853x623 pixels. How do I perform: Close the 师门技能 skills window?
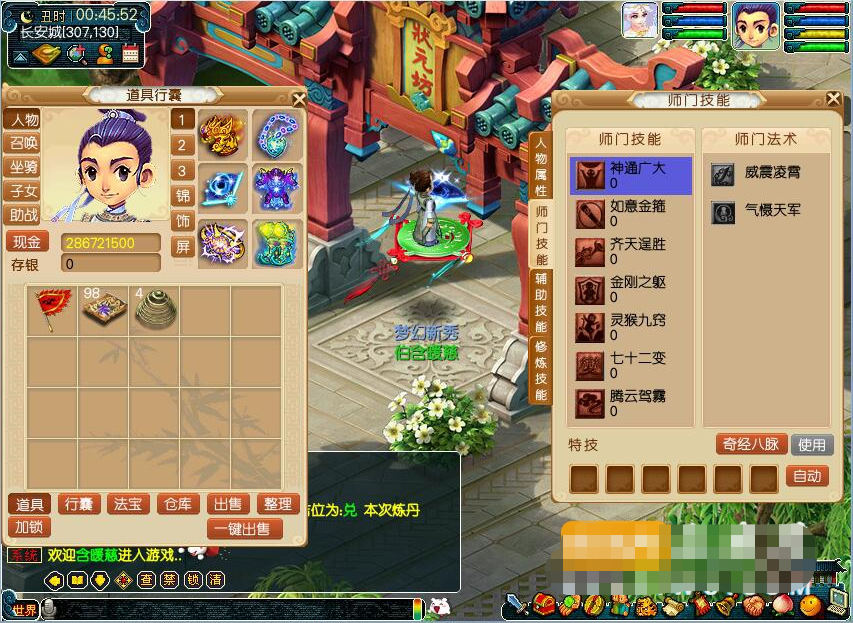pyautogui.click(x=833, y=98)
